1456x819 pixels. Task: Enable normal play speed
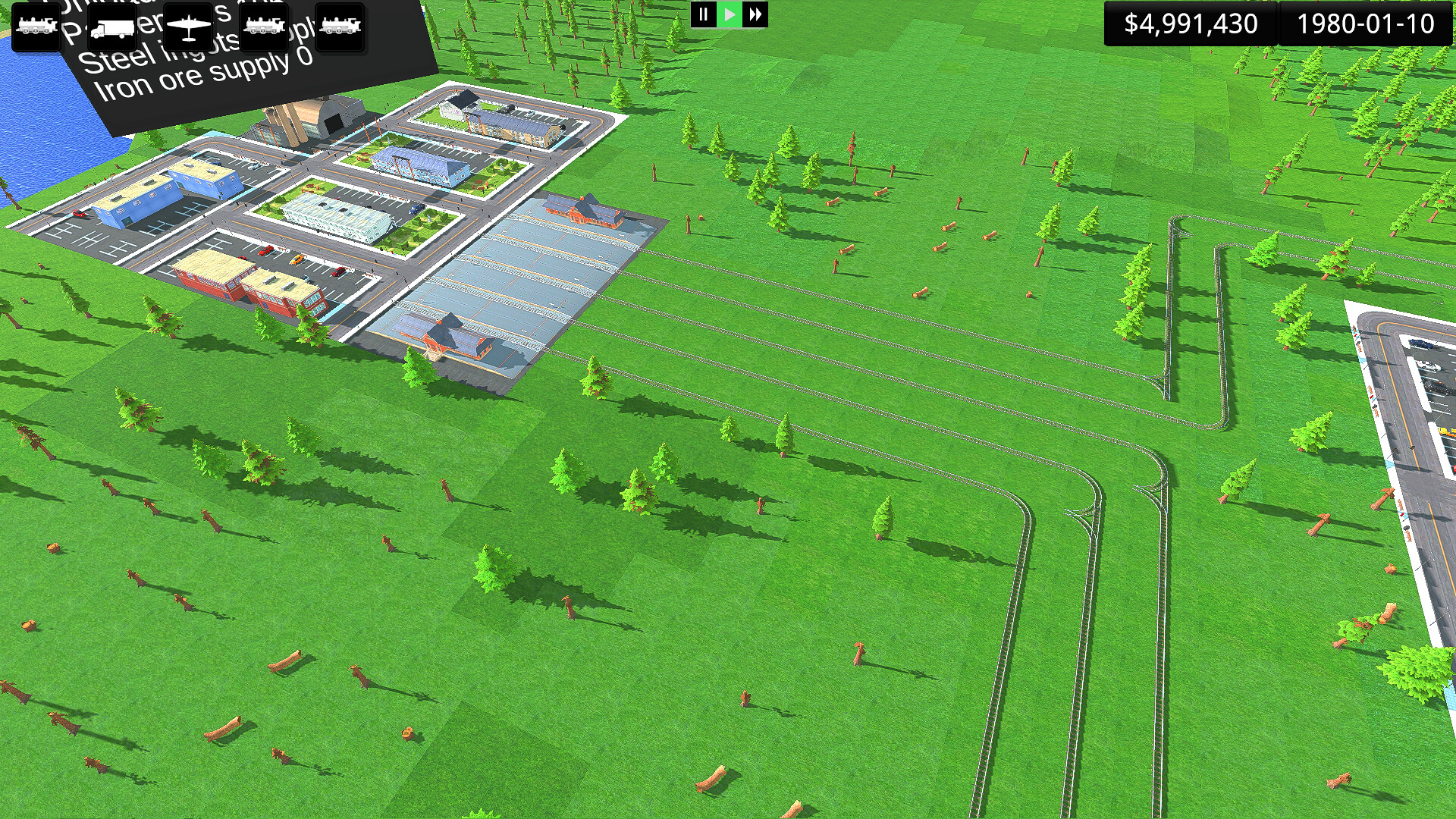point(727,14)
